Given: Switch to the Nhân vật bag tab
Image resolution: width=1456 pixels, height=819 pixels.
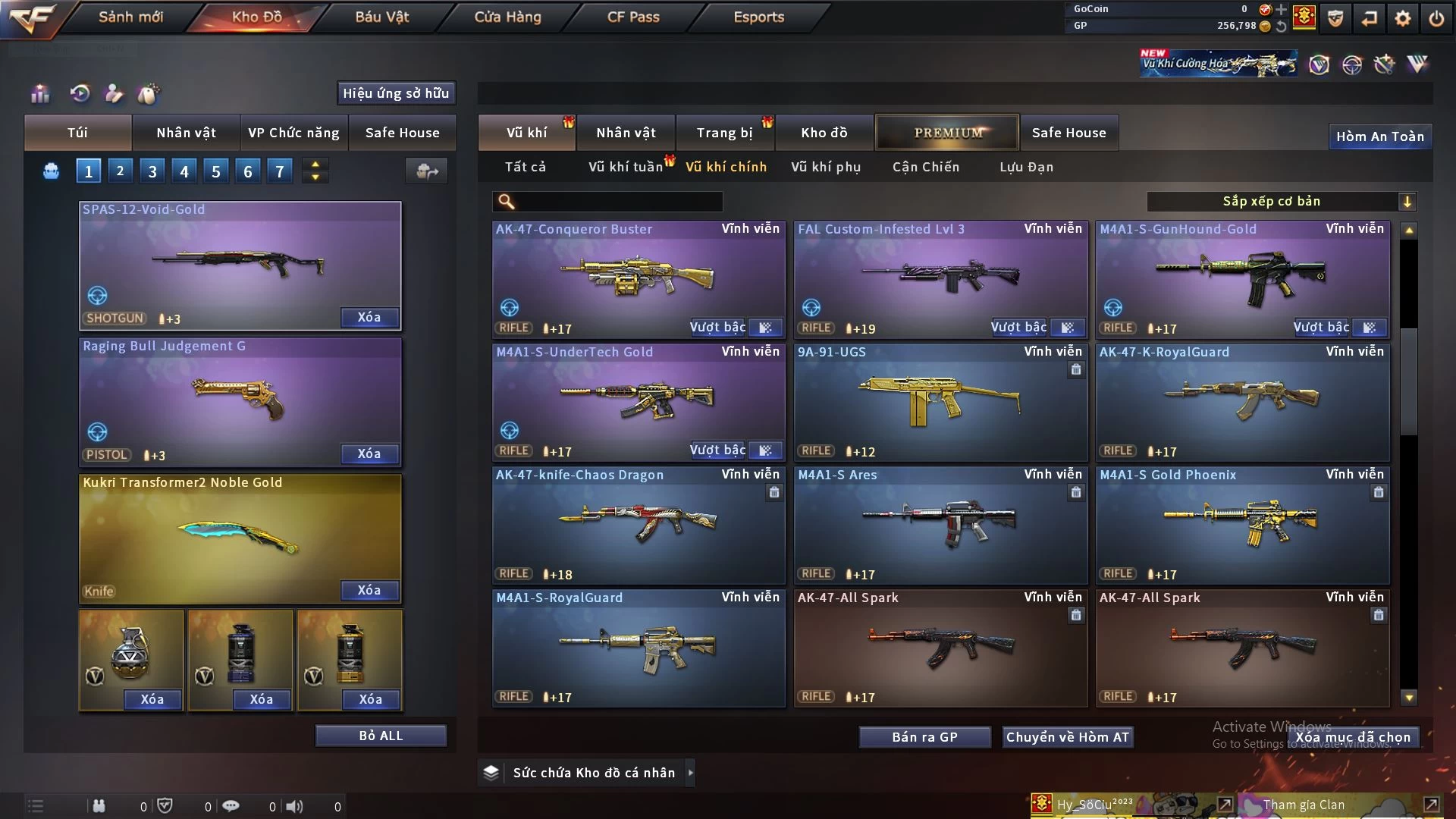Looking at the screenshot, I should [x=186, y=133].
